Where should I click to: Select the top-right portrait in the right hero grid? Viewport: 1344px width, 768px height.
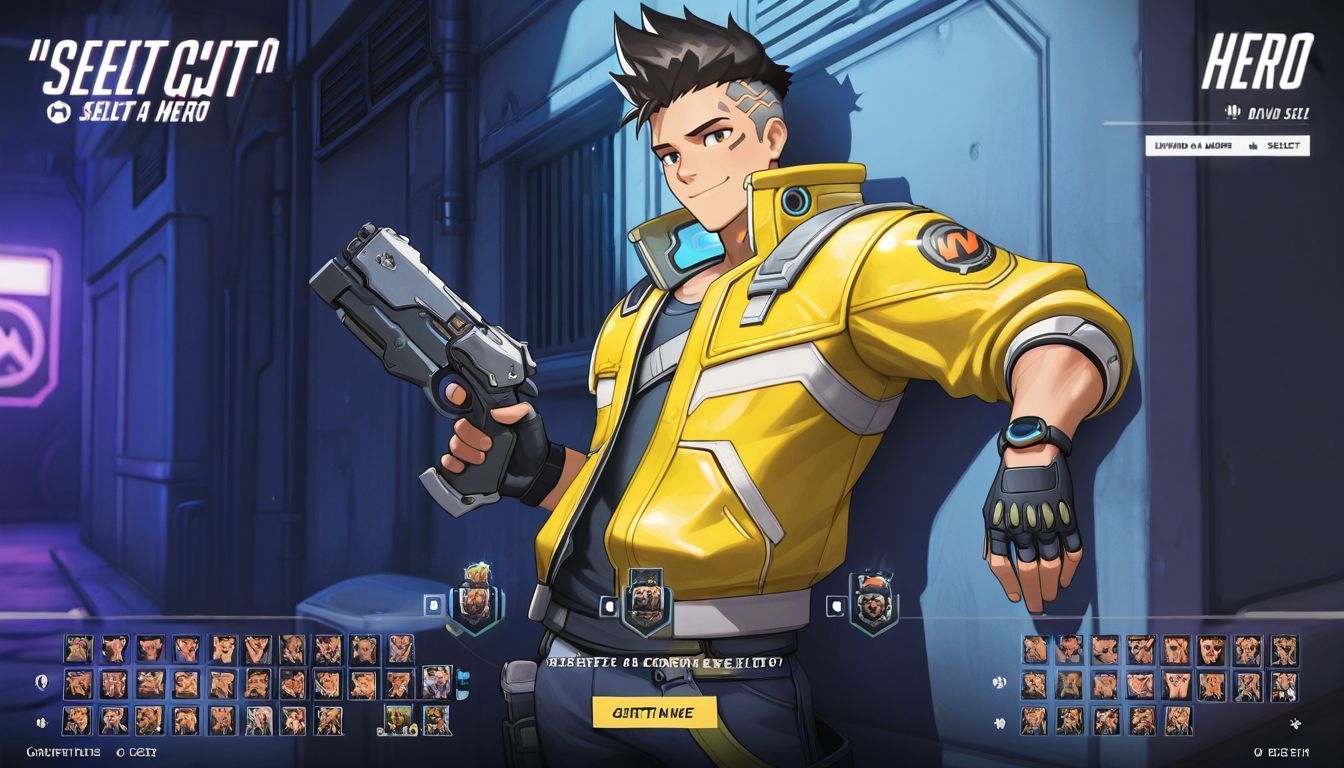(1284, 650)
